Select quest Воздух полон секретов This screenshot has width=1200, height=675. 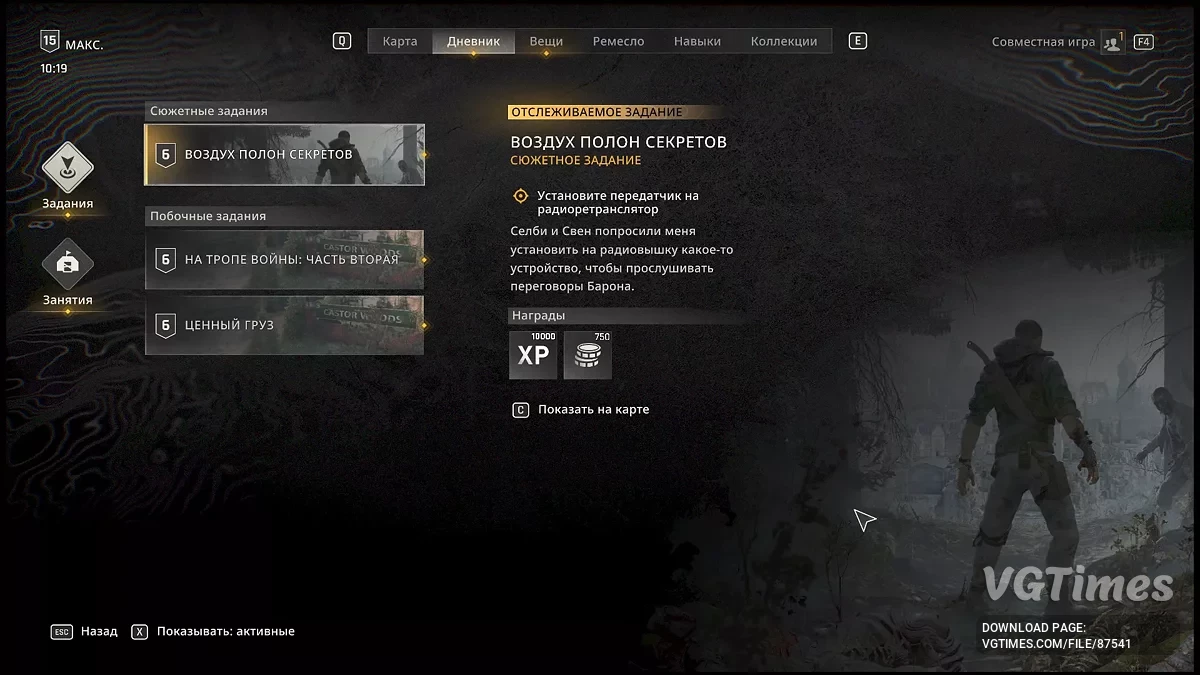285,155
